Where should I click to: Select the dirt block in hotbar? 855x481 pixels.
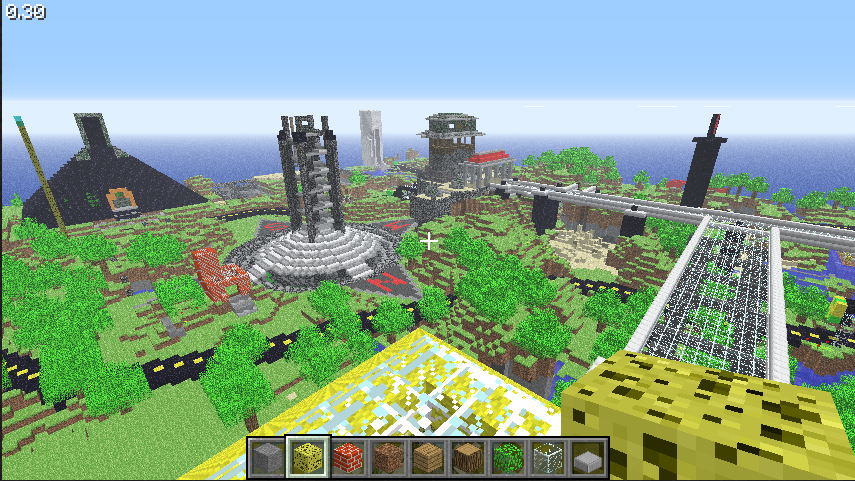point(387,458)
